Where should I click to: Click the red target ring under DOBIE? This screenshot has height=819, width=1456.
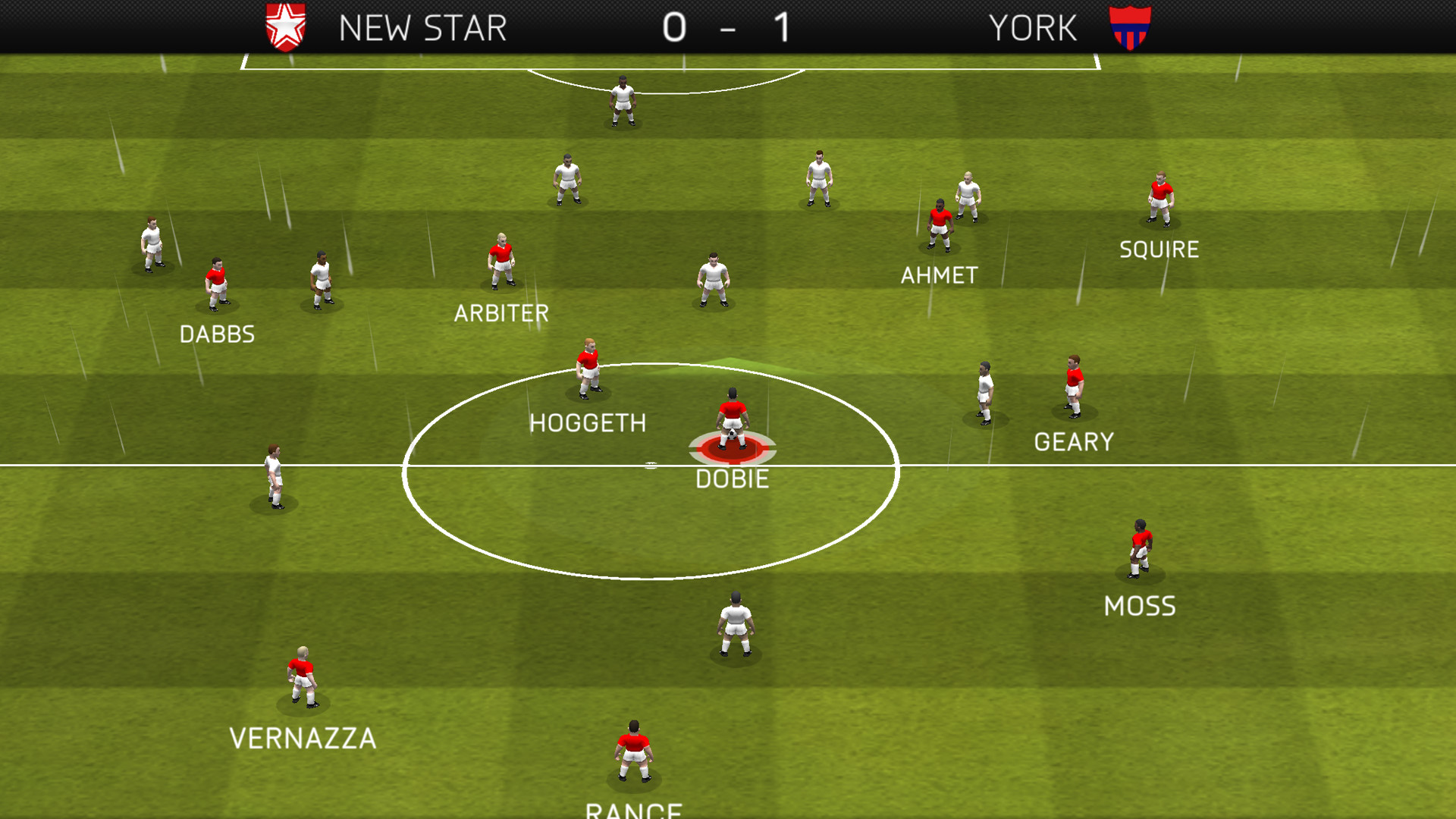733,449
